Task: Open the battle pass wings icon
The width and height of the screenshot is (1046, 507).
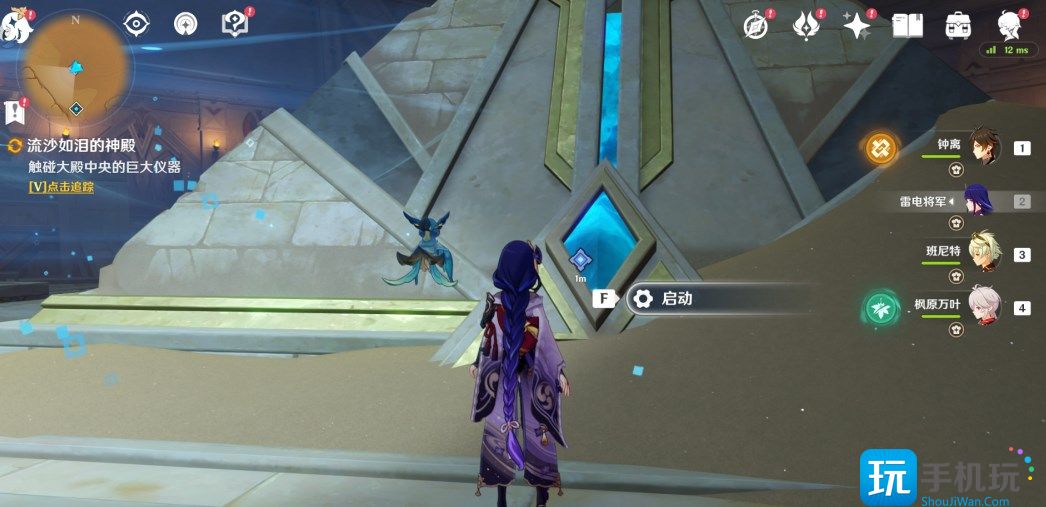Action: point(806,26)
